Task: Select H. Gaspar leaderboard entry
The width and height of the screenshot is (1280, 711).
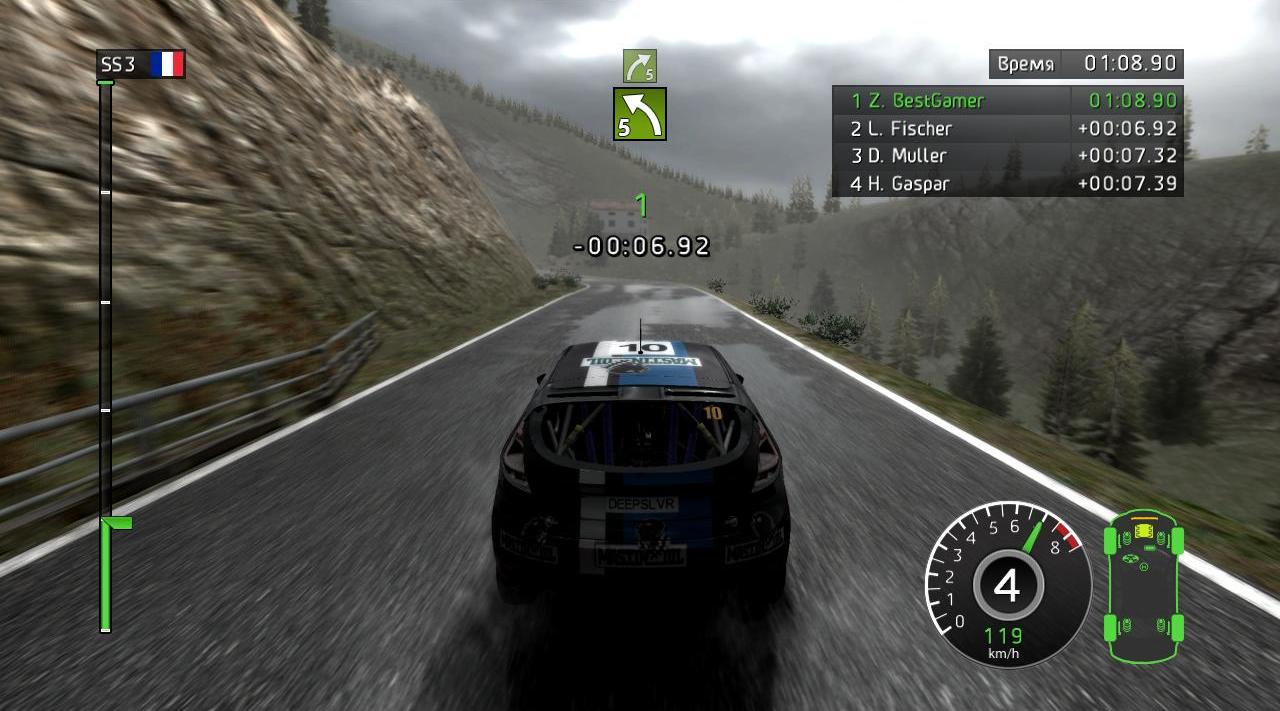Action: pyautogui.click(x=1007, y=184)
